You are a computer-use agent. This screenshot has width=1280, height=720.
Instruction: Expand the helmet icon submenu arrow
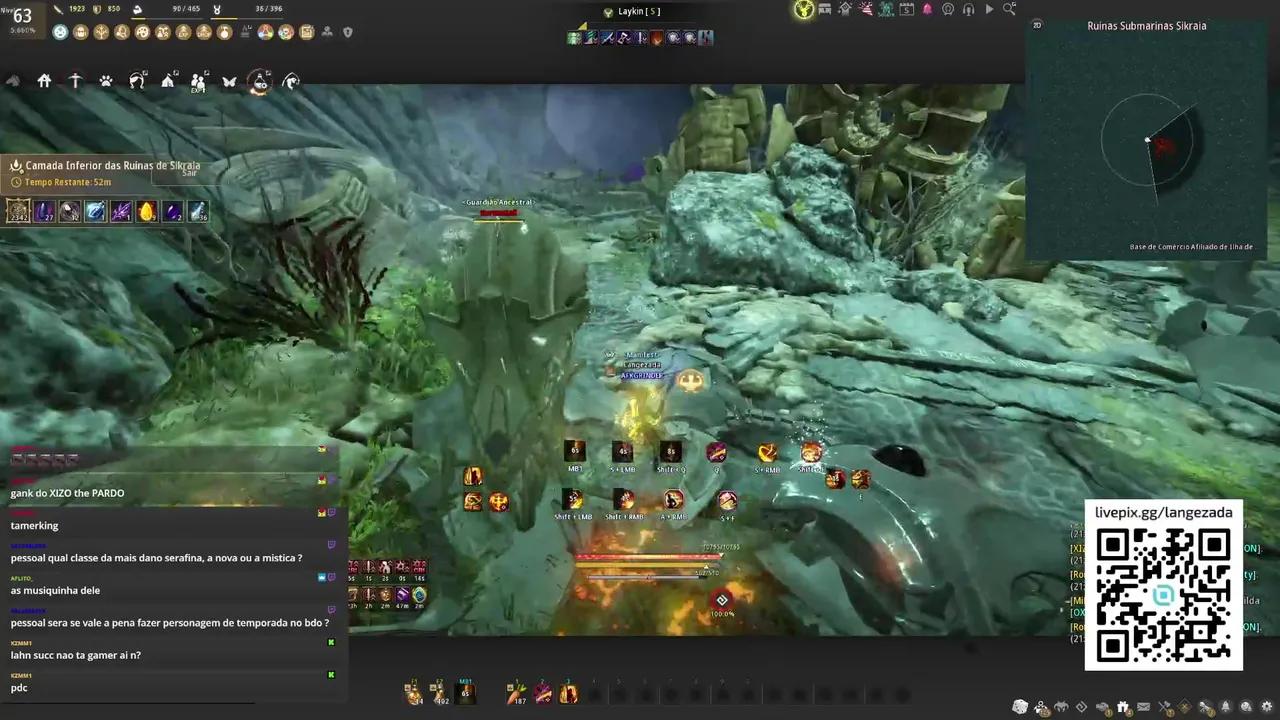click(x=145, y=72)
